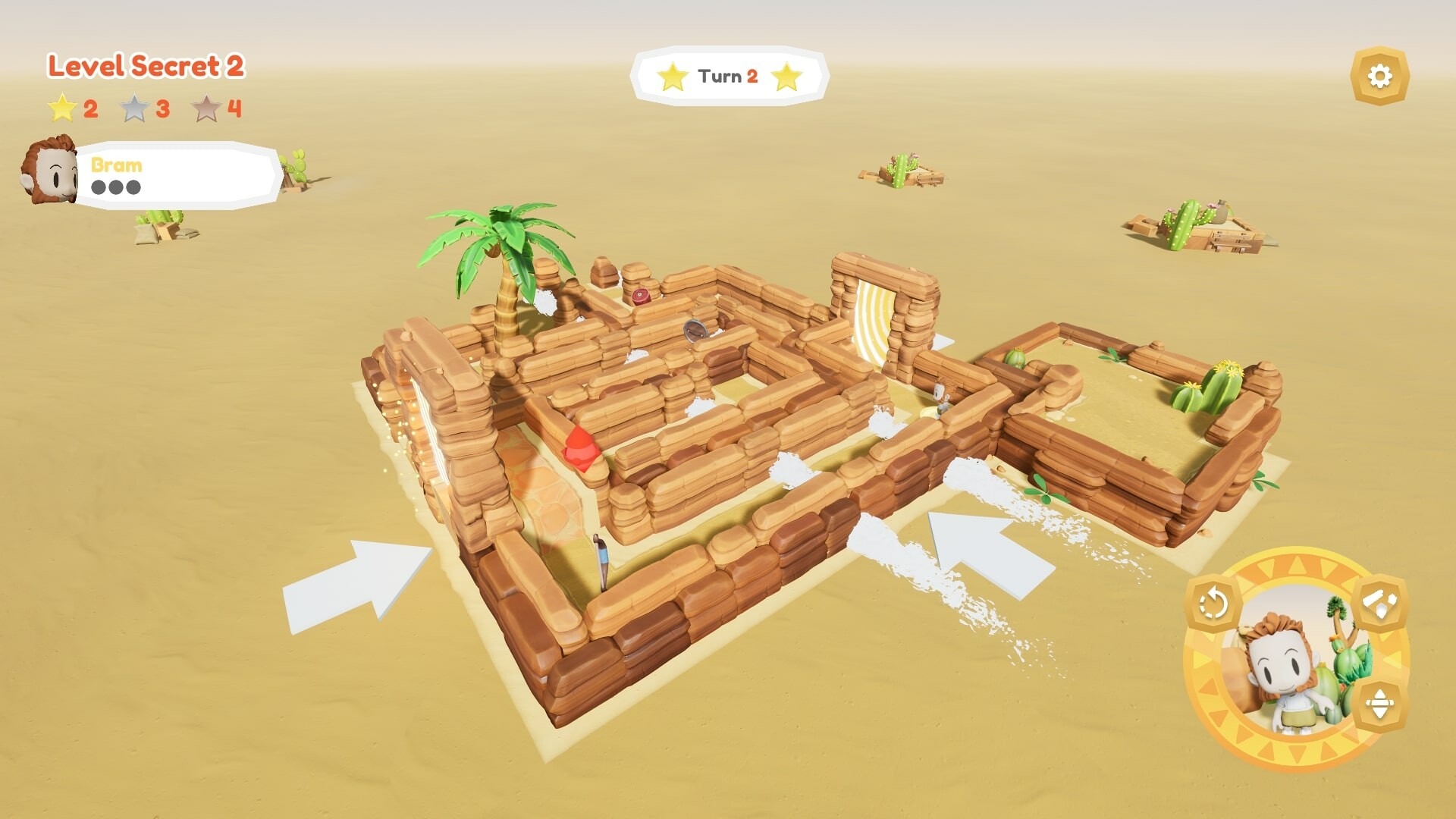Screen dimensions: 1456x819
Task: Click the star beside the Turn counter
Action: pyautogui.click(x=672, y=76)
